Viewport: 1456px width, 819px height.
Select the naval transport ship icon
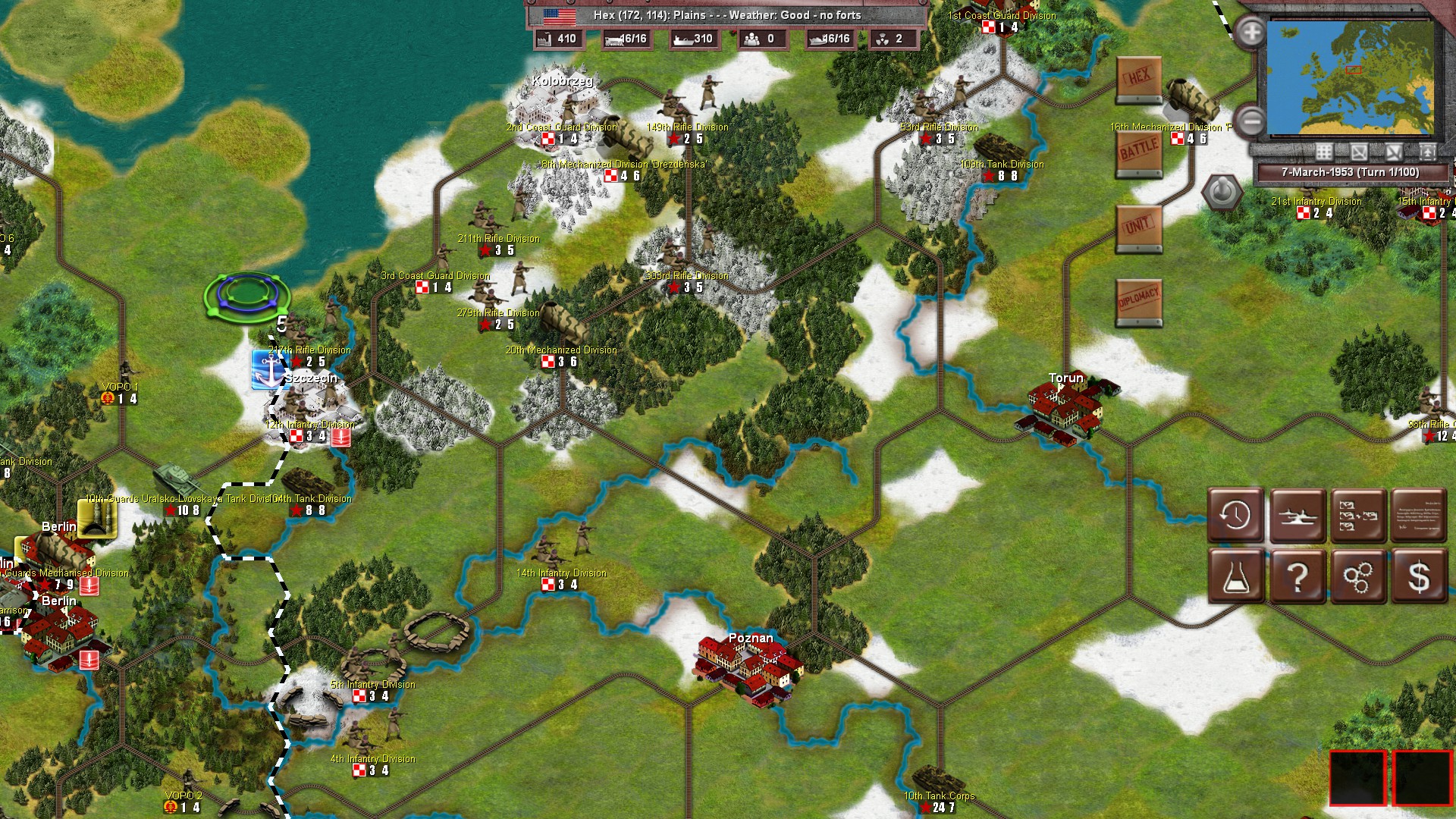[1298, 516]
